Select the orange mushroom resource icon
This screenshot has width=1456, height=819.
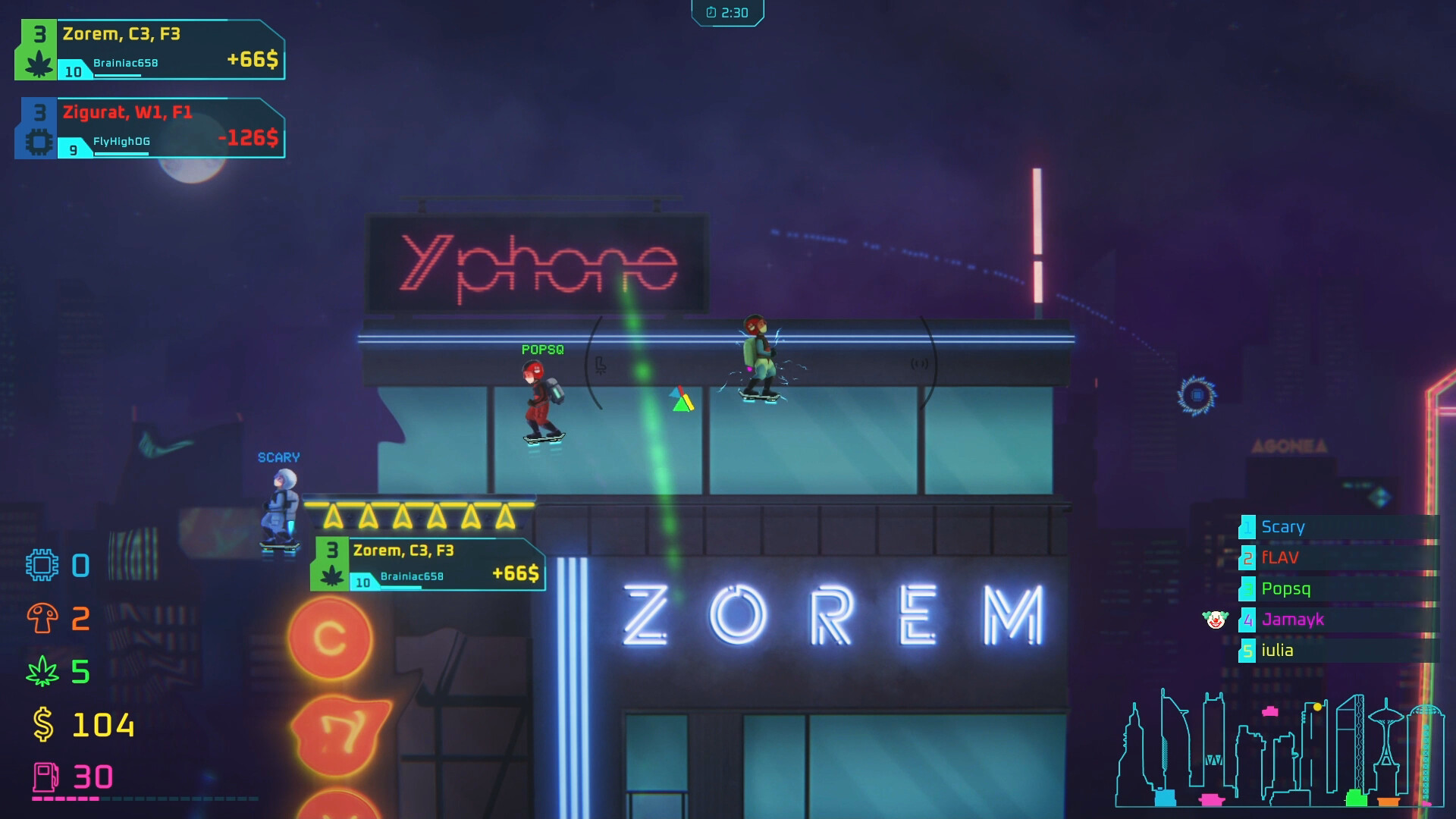pyautogui.click(x=42, y=618)
